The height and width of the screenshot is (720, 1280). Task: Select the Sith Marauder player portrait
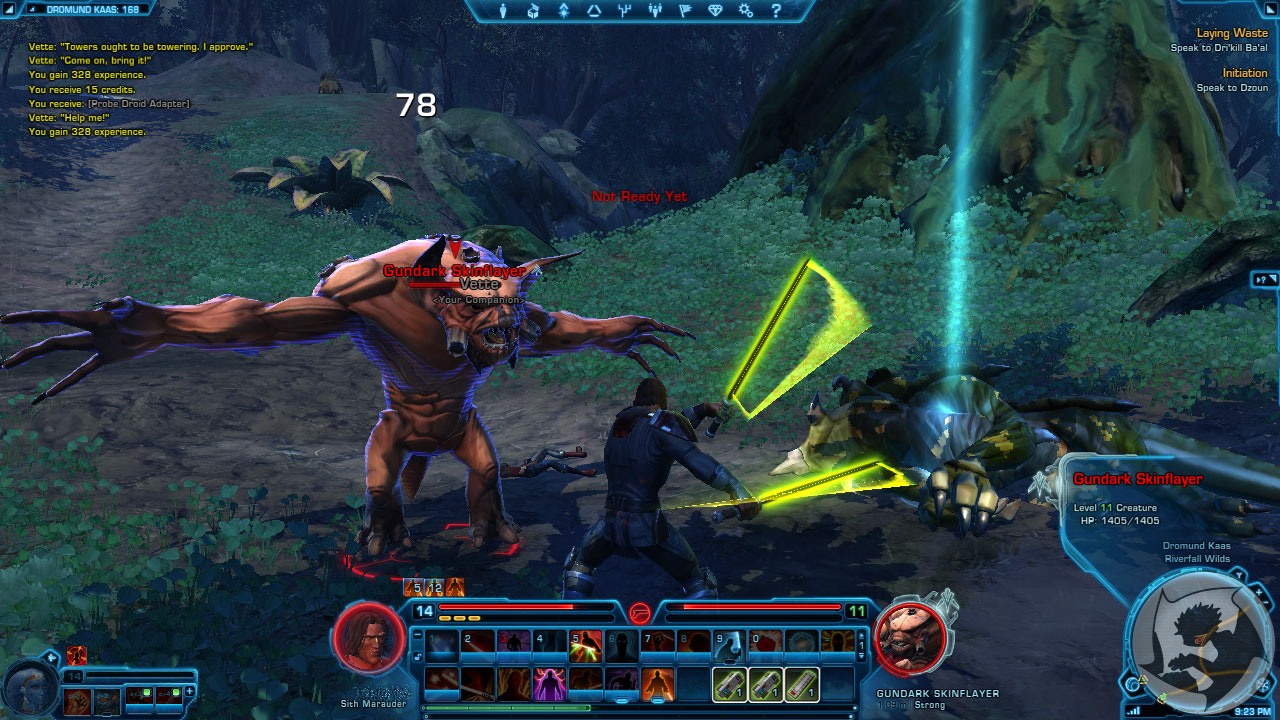click(x=369, y=638)
